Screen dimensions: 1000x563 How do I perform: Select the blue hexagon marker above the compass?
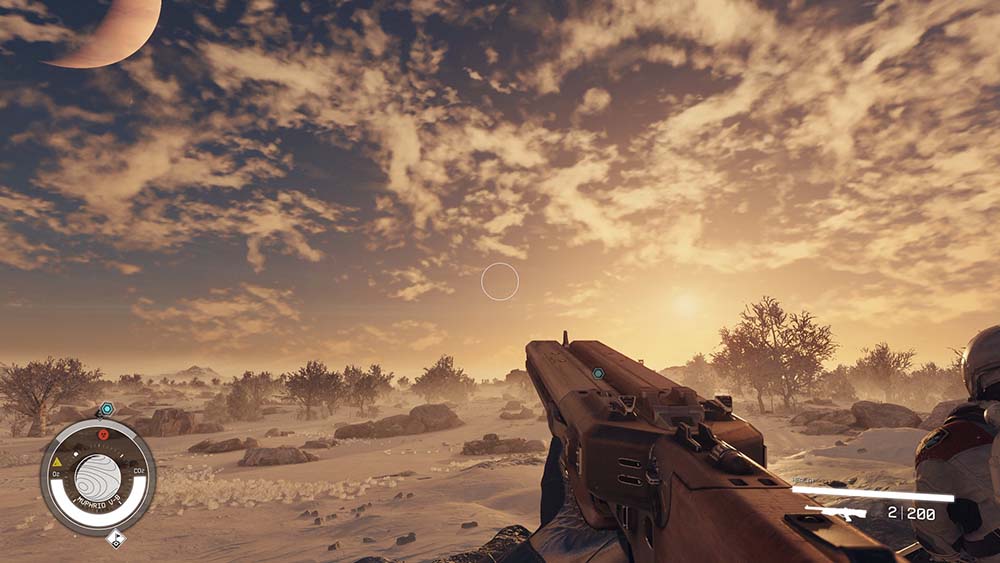(x=106, y=408)
